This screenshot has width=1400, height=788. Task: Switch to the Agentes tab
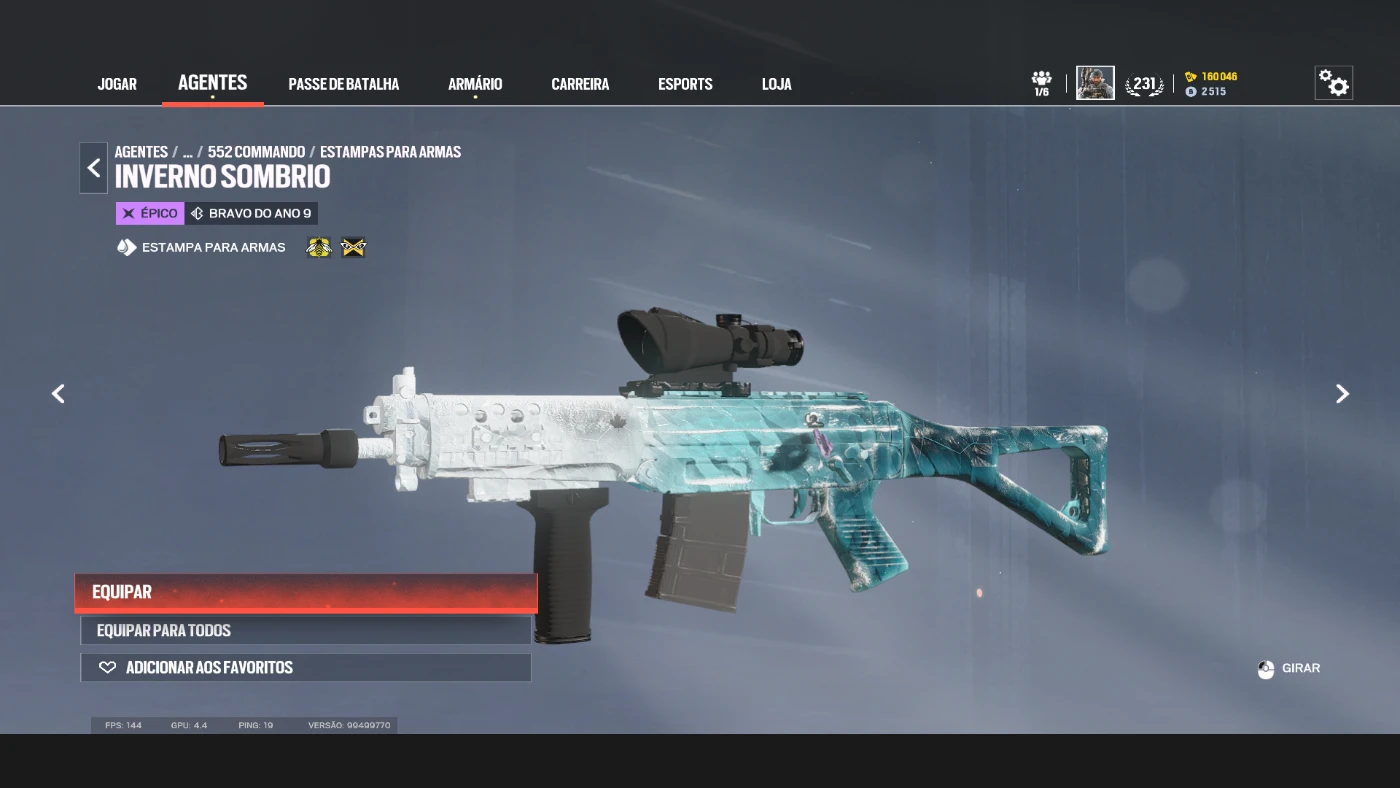tap(212, 83)
